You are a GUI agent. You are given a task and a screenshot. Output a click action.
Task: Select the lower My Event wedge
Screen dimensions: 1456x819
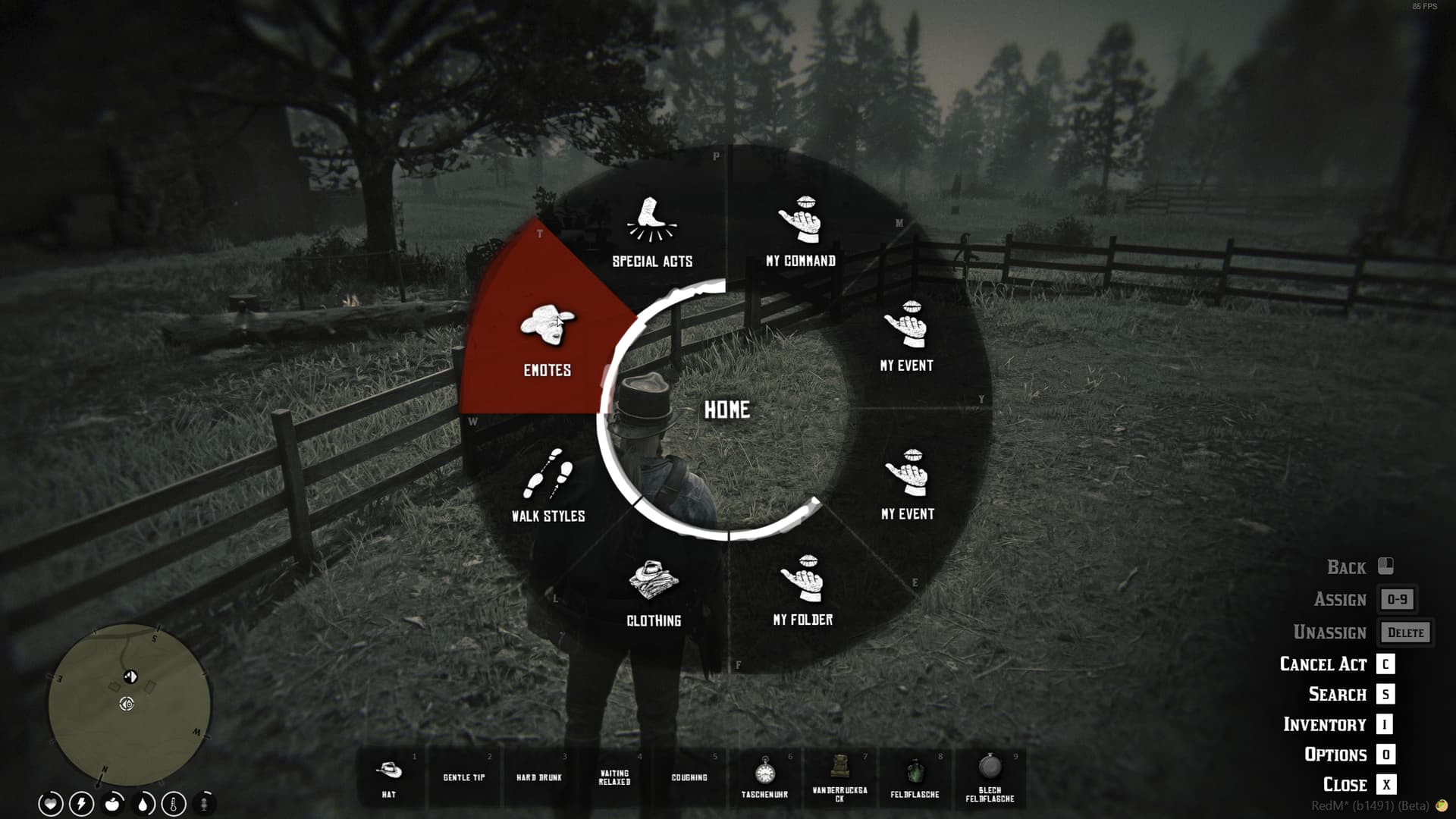[906, 489]
